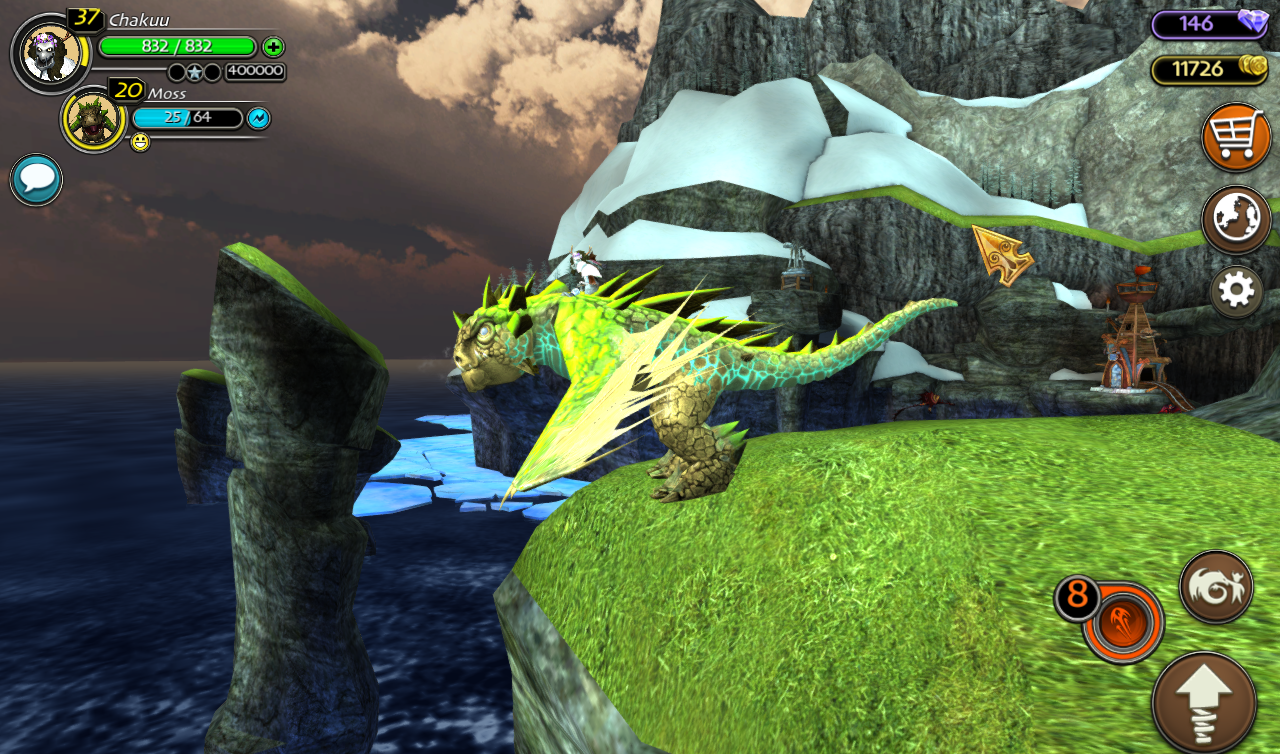Open the gear settings menu
1280x754 pixels.
[1236, 291]
